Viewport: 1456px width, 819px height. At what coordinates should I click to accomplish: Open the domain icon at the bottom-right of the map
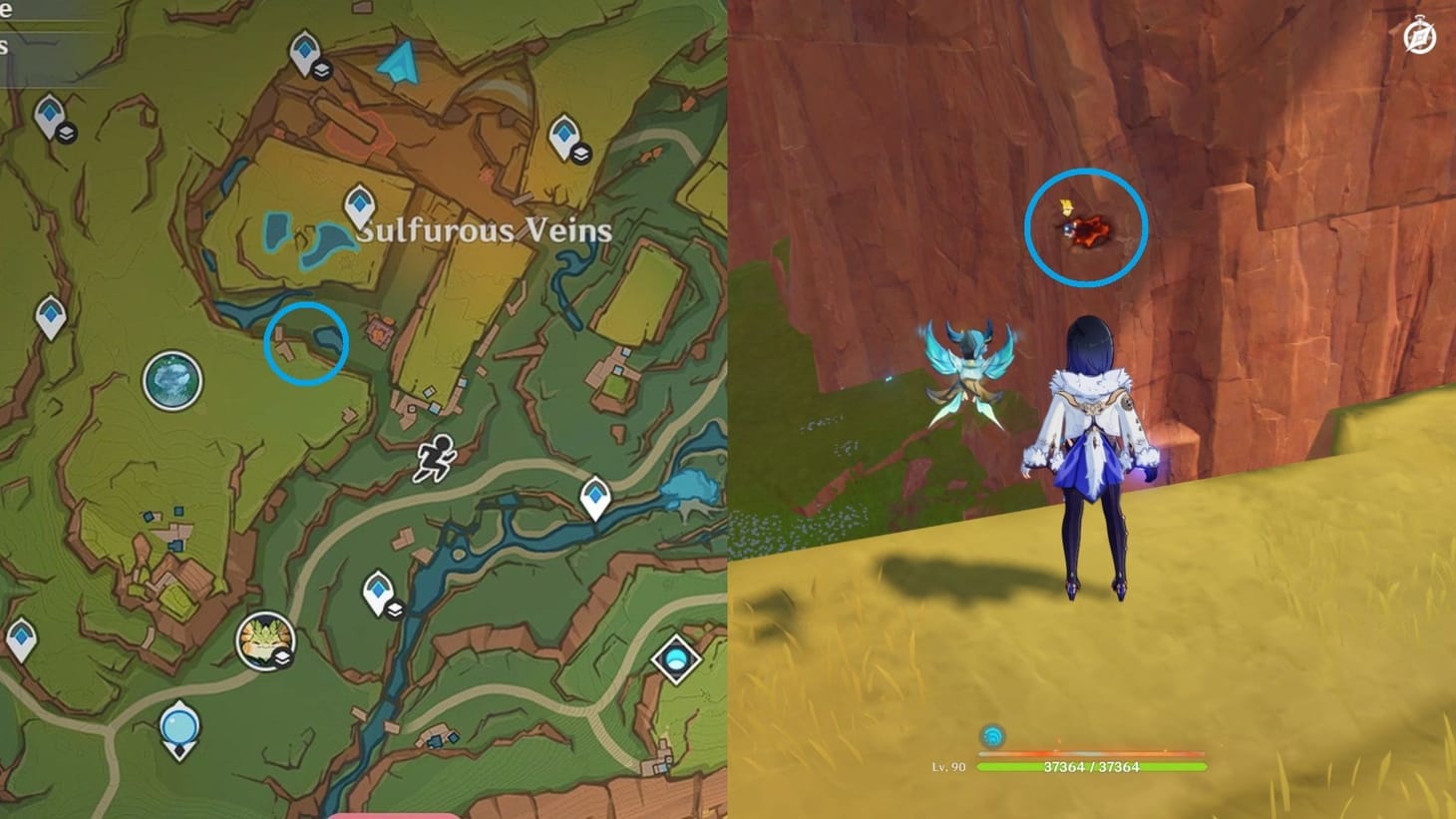[674, 658]
